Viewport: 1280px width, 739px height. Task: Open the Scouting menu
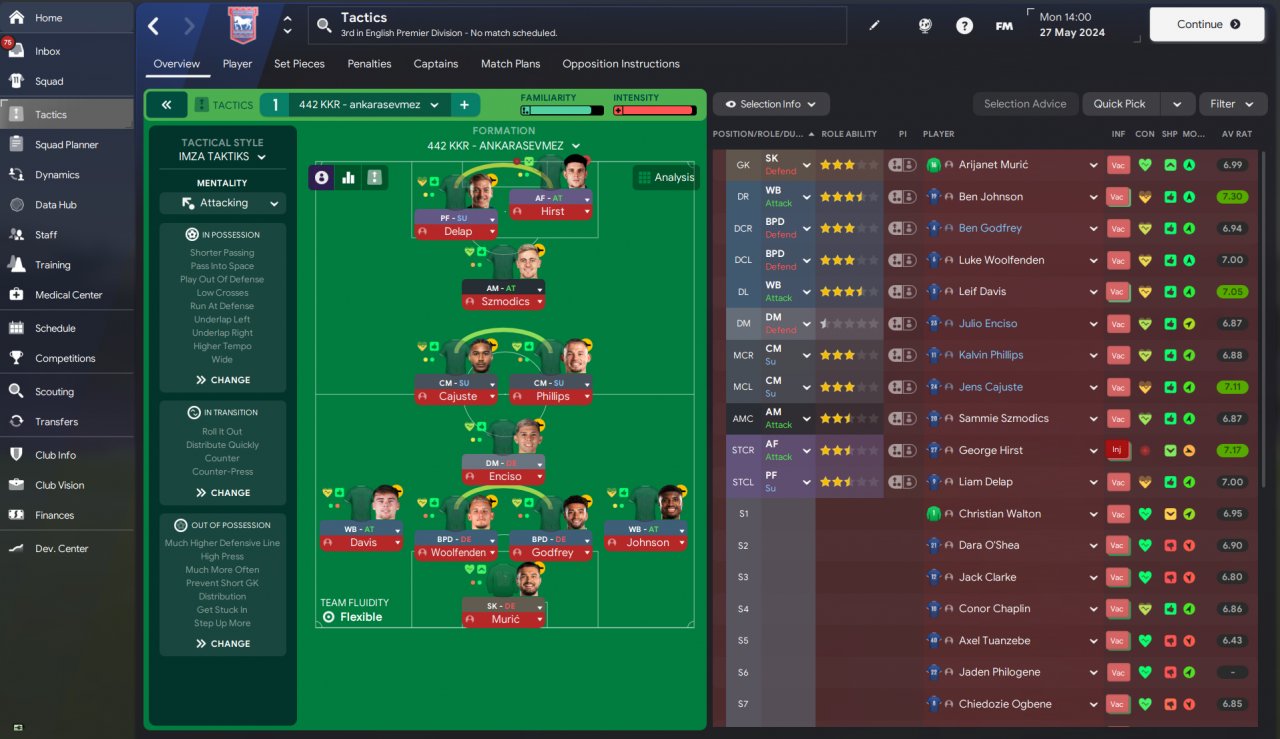point(54,391)
